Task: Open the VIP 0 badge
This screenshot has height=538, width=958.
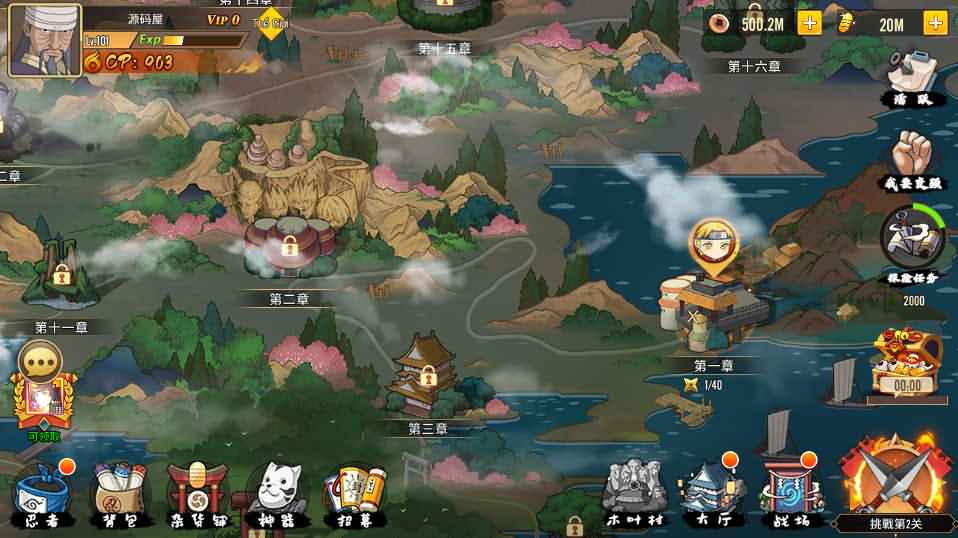Action: (x=224, y=19)
